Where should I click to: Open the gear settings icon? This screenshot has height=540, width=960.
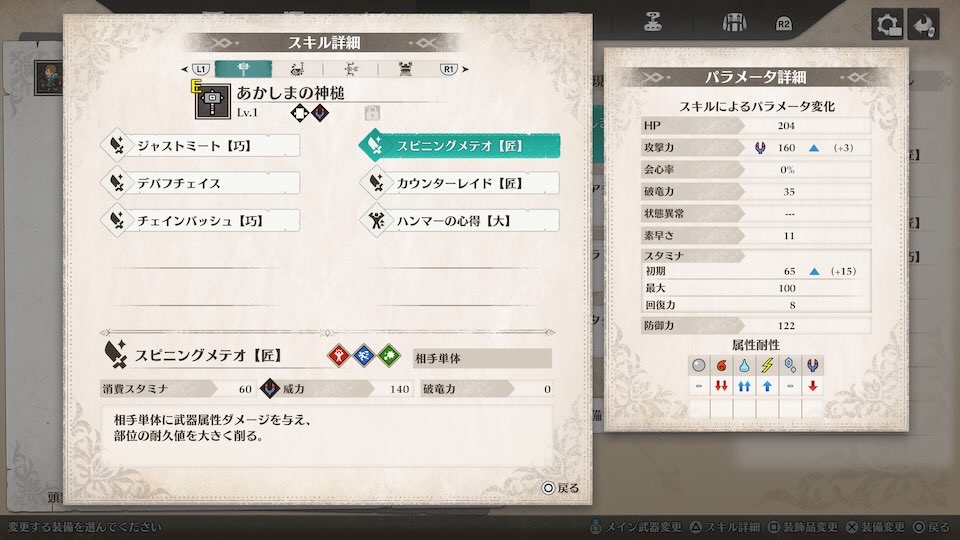(x=886, y=24)
